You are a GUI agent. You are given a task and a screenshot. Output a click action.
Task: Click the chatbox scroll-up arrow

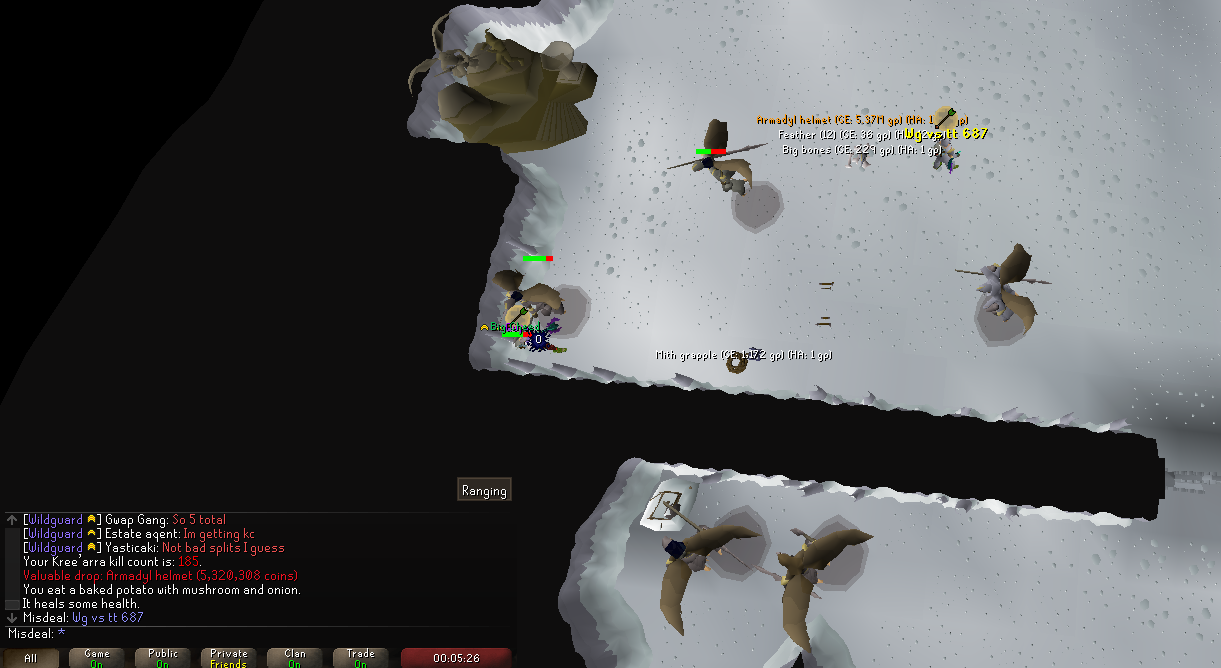[11, 519]
